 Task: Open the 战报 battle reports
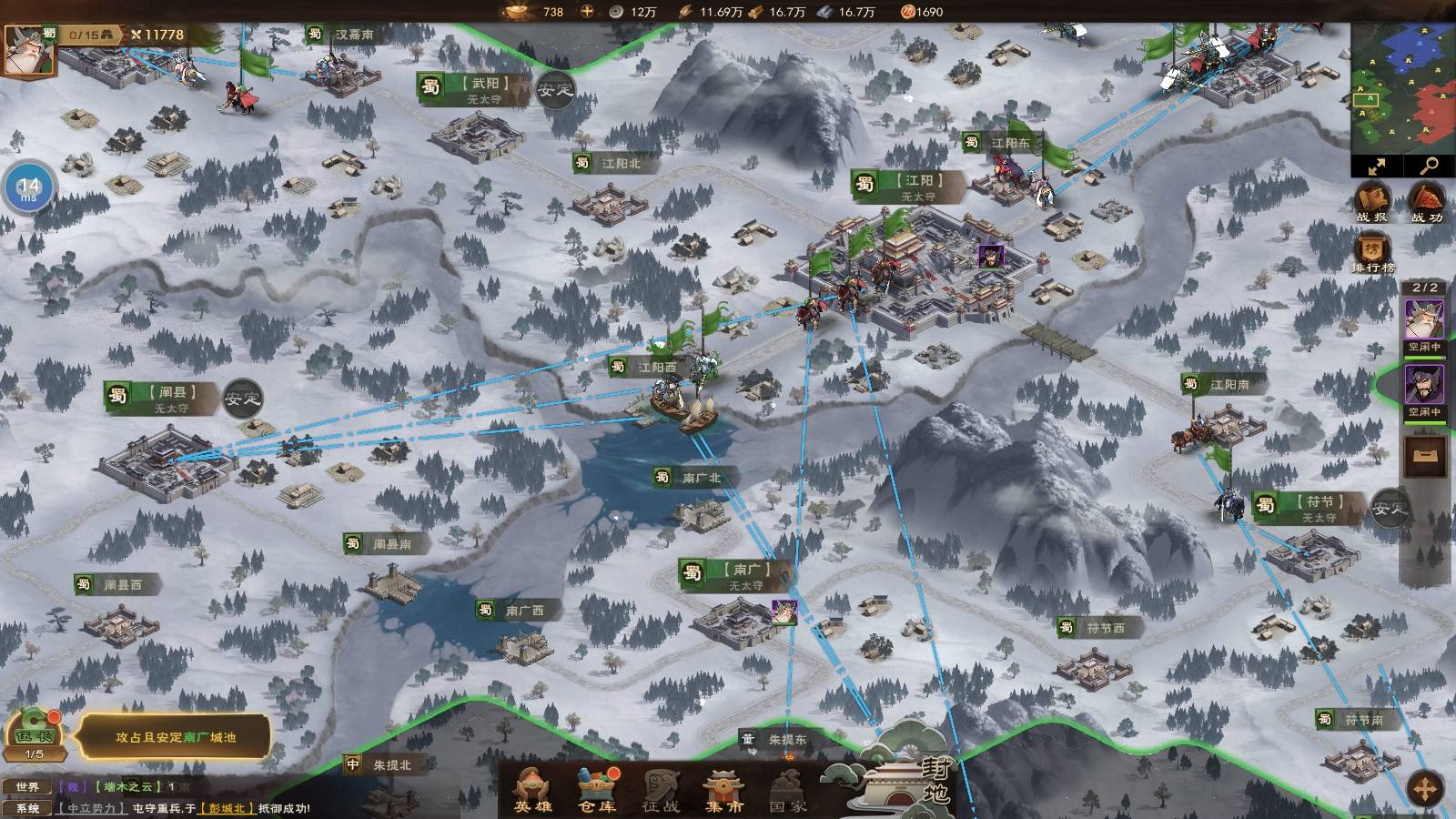coord(1372,202)
